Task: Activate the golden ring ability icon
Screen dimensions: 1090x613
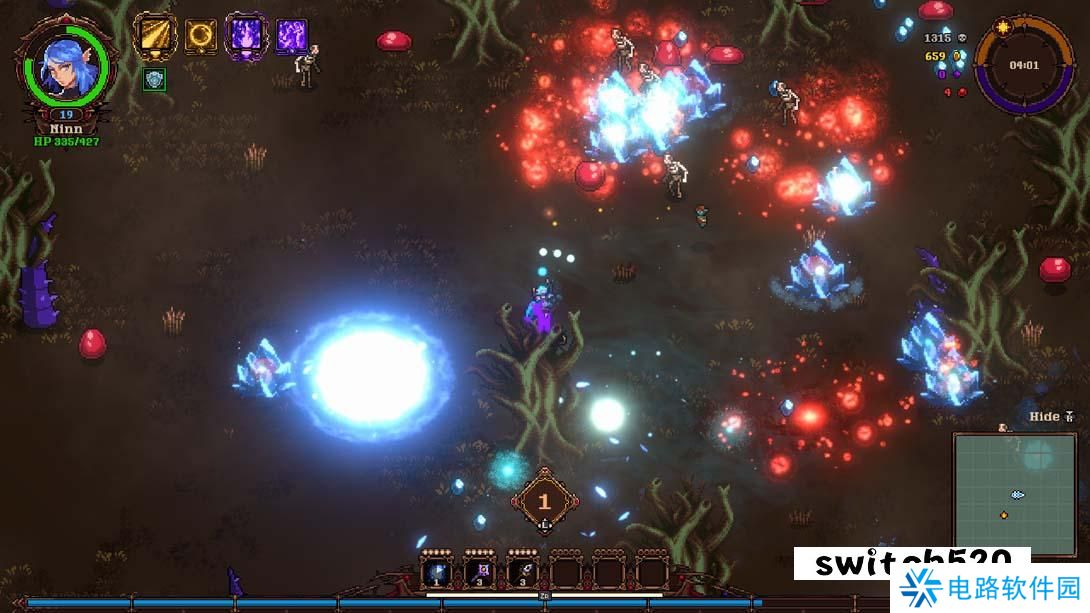Action: tap(201, 36)
